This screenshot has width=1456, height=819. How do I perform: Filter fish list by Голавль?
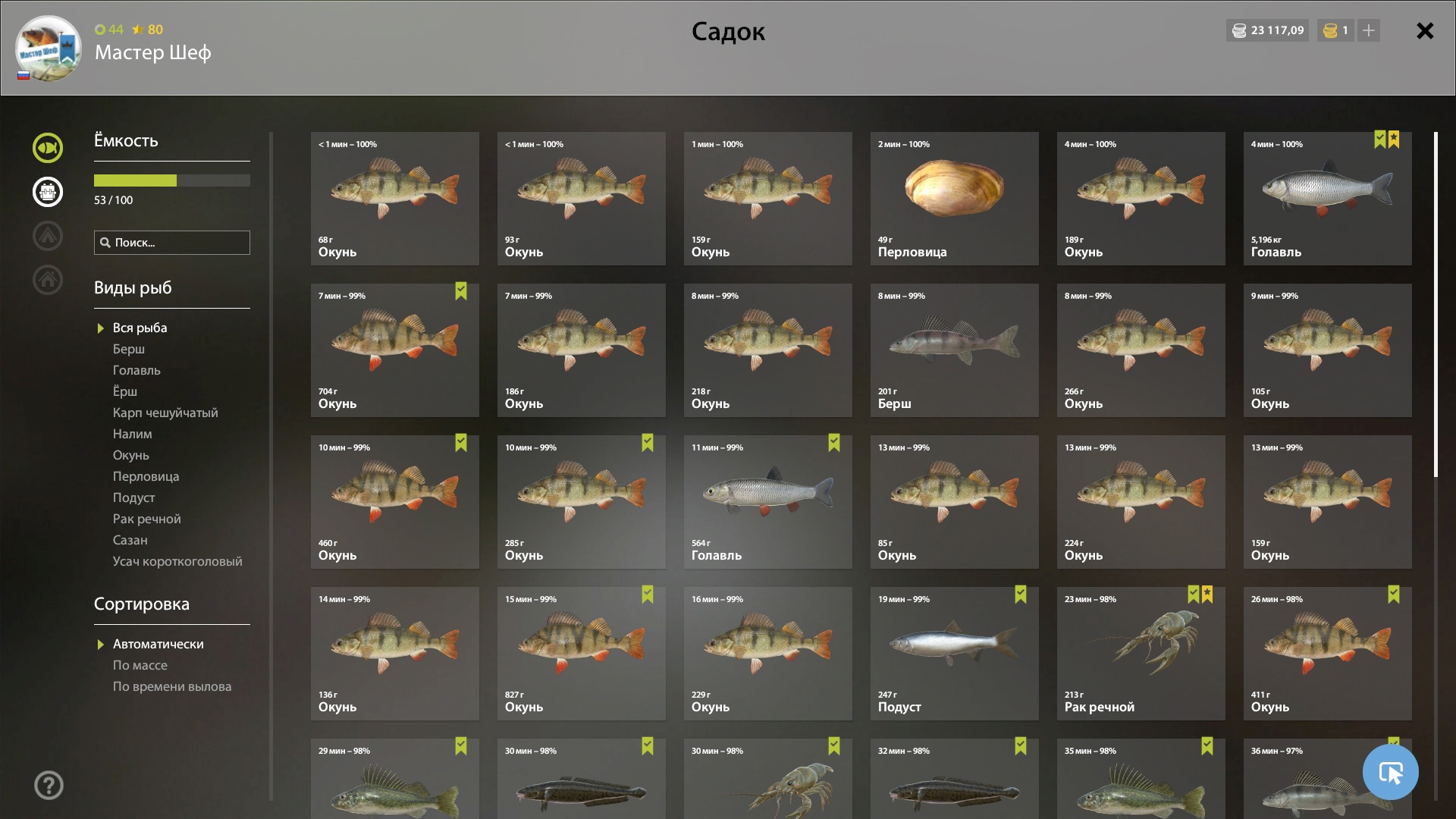pyautogui.click(x=136, y=370)
